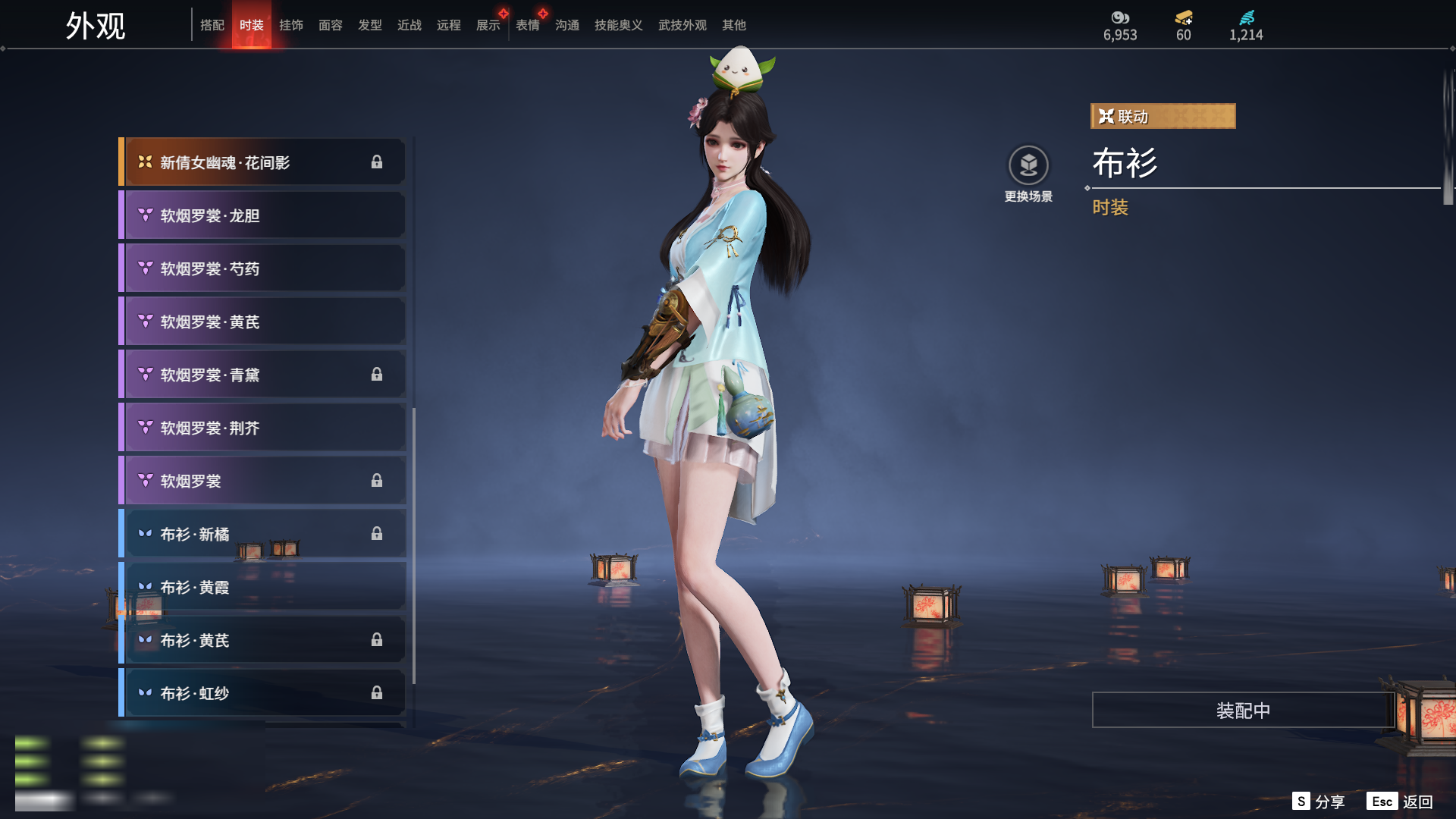Open the 近战 weapon tab
This screenshot has width=1456, height=819.
pos(409,25)
